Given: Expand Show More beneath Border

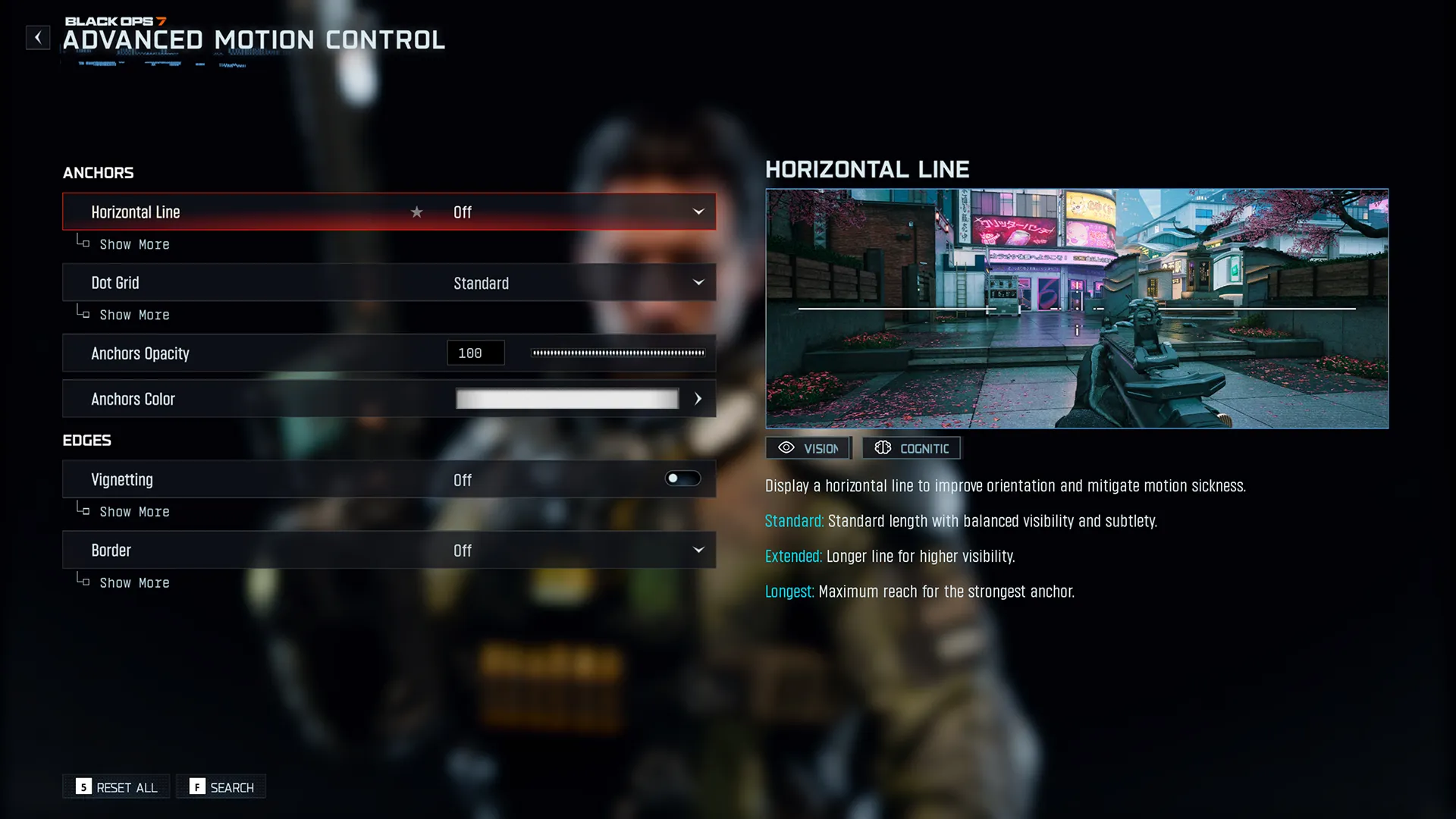Looking at the screenshot, I should (x=134, y=582).
